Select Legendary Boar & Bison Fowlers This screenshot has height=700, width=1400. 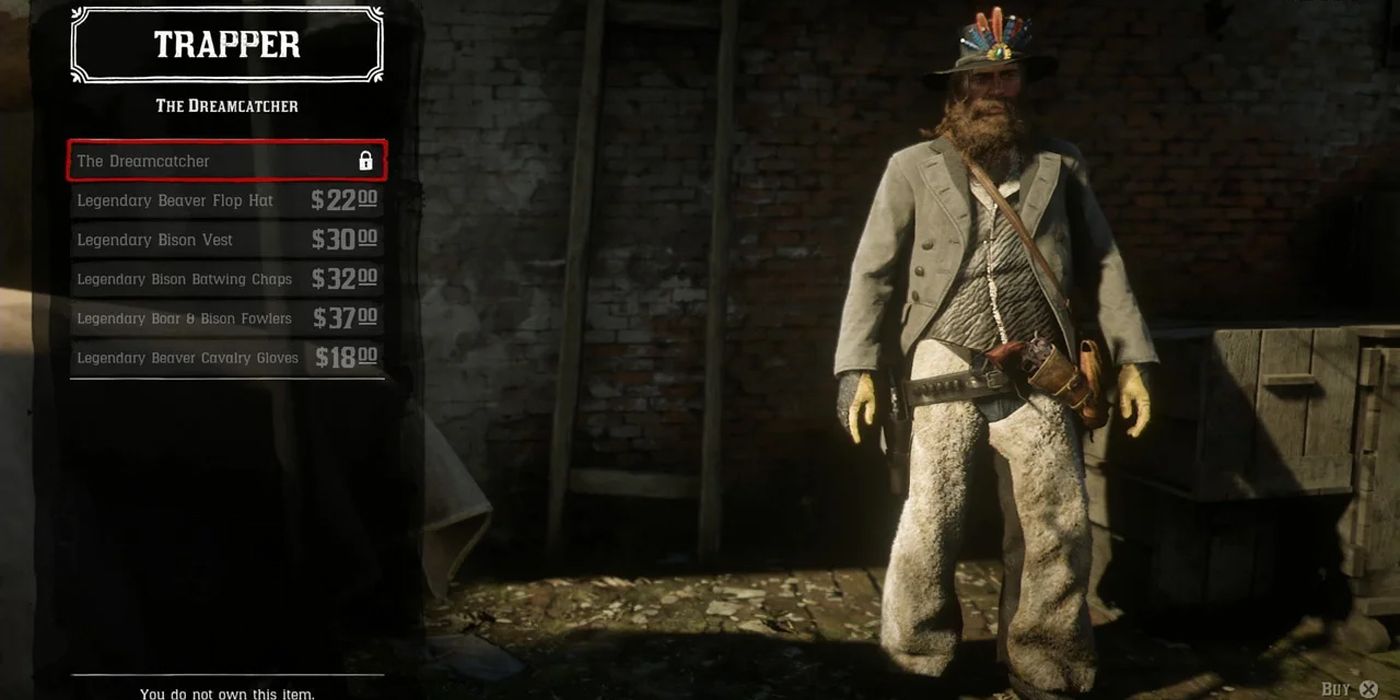point(226,318)
